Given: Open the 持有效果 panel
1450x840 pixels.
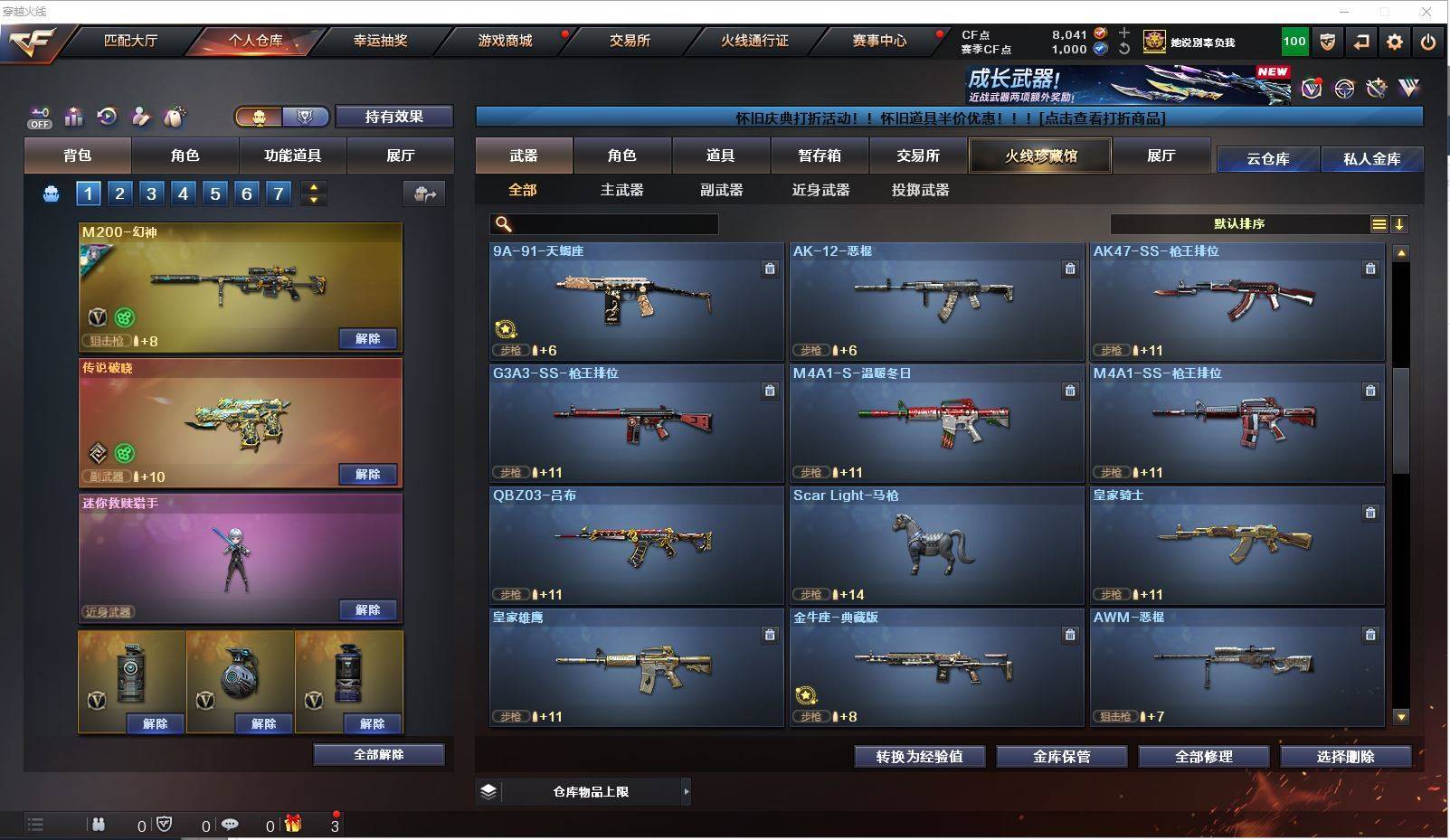Looking at the screenshot, I should (393, 117).
